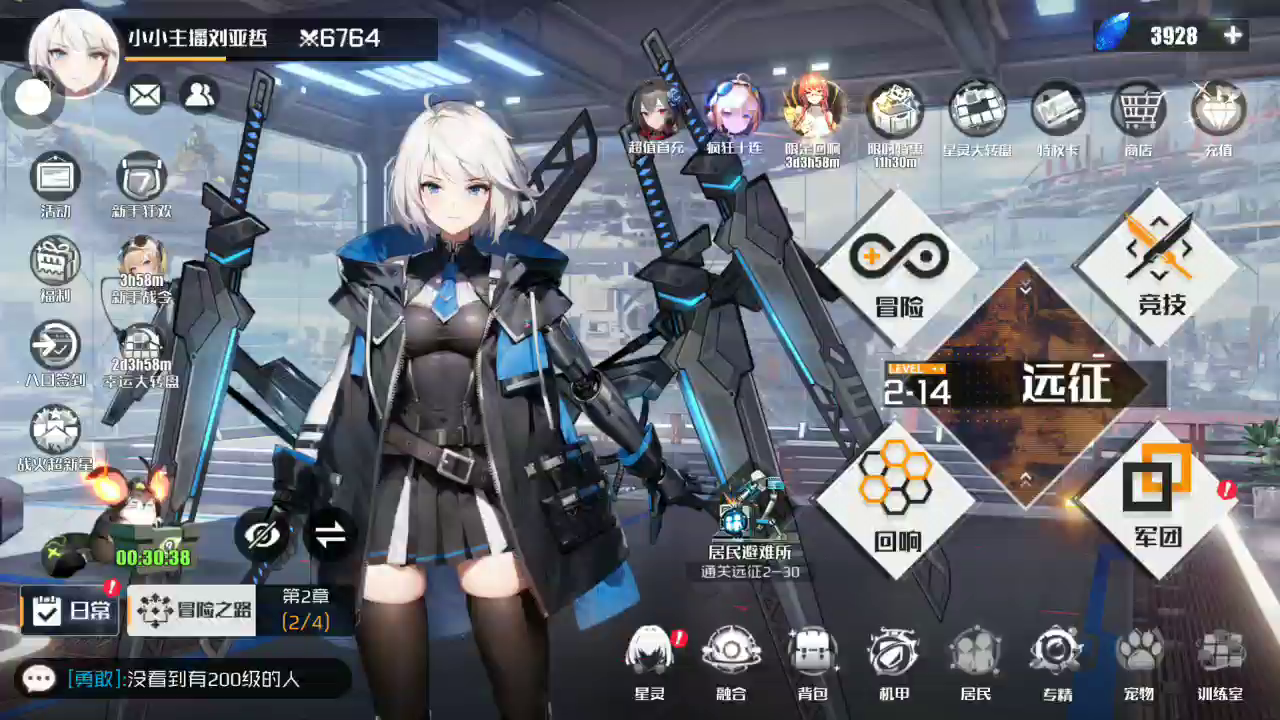This screenshot has width=1280, height=720.
Task: Open the mail envelope icon
Action: 145,95
